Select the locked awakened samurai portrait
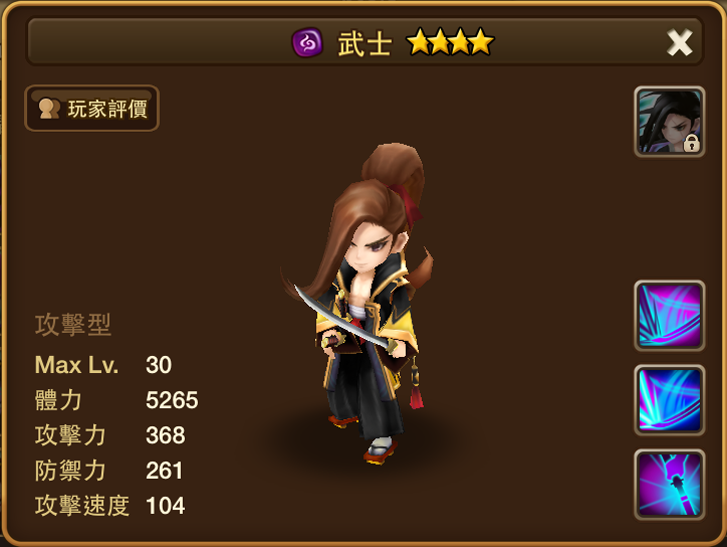Screen dimensions: 727x547 [x=669, y=122]
